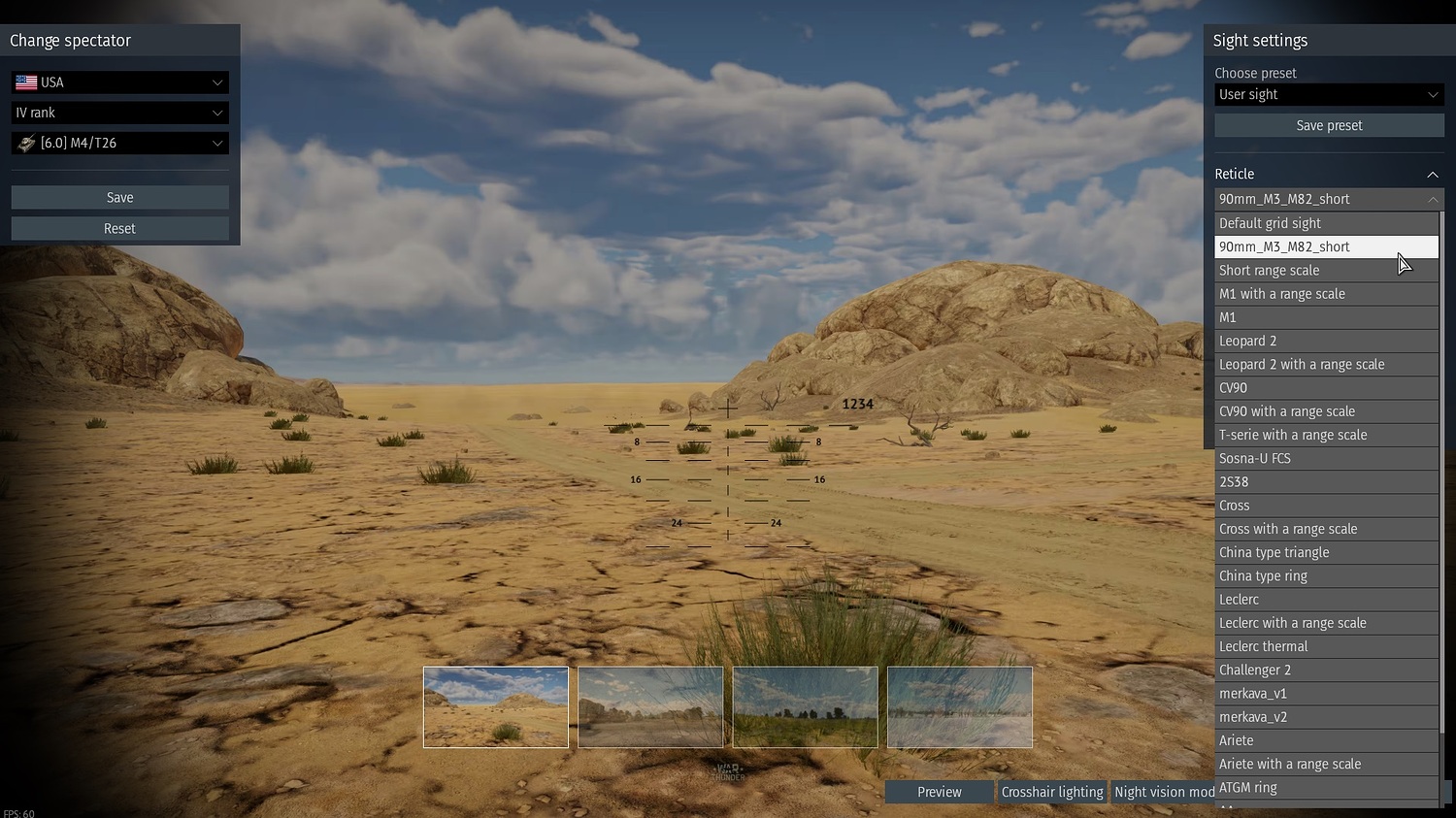Toggle Crosshair lighting
The height and width of the screenshot is (818, 1456).
coord(1052,792)
